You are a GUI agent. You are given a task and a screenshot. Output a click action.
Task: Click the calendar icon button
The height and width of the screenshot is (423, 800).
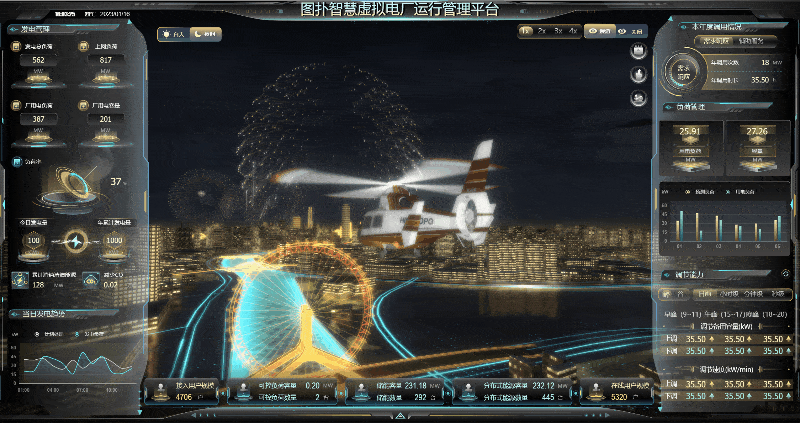pyautogui.click(x=637, y=52)
